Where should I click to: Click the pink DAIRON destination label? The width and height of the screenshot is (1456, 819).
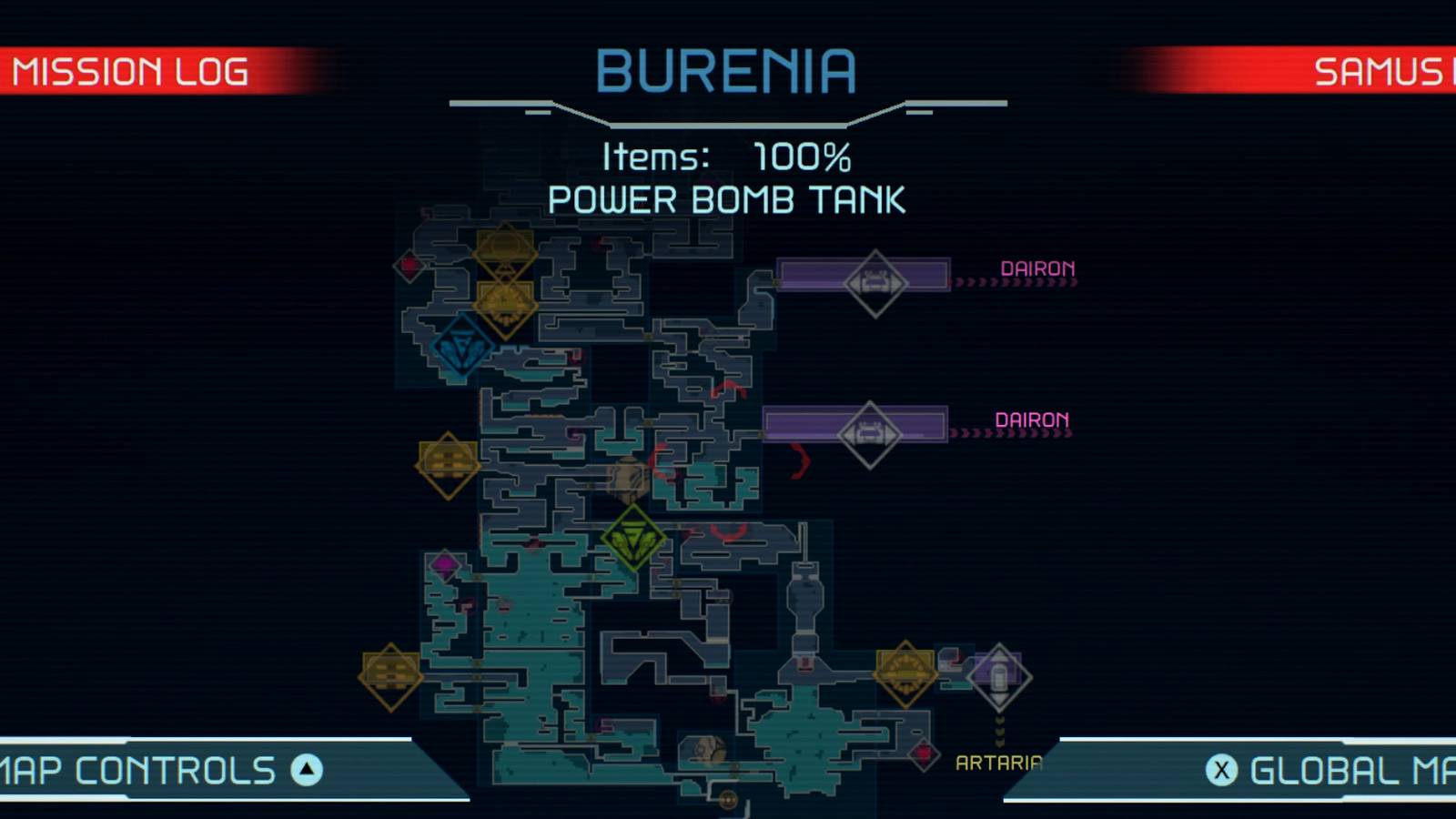coord(1037,268)
